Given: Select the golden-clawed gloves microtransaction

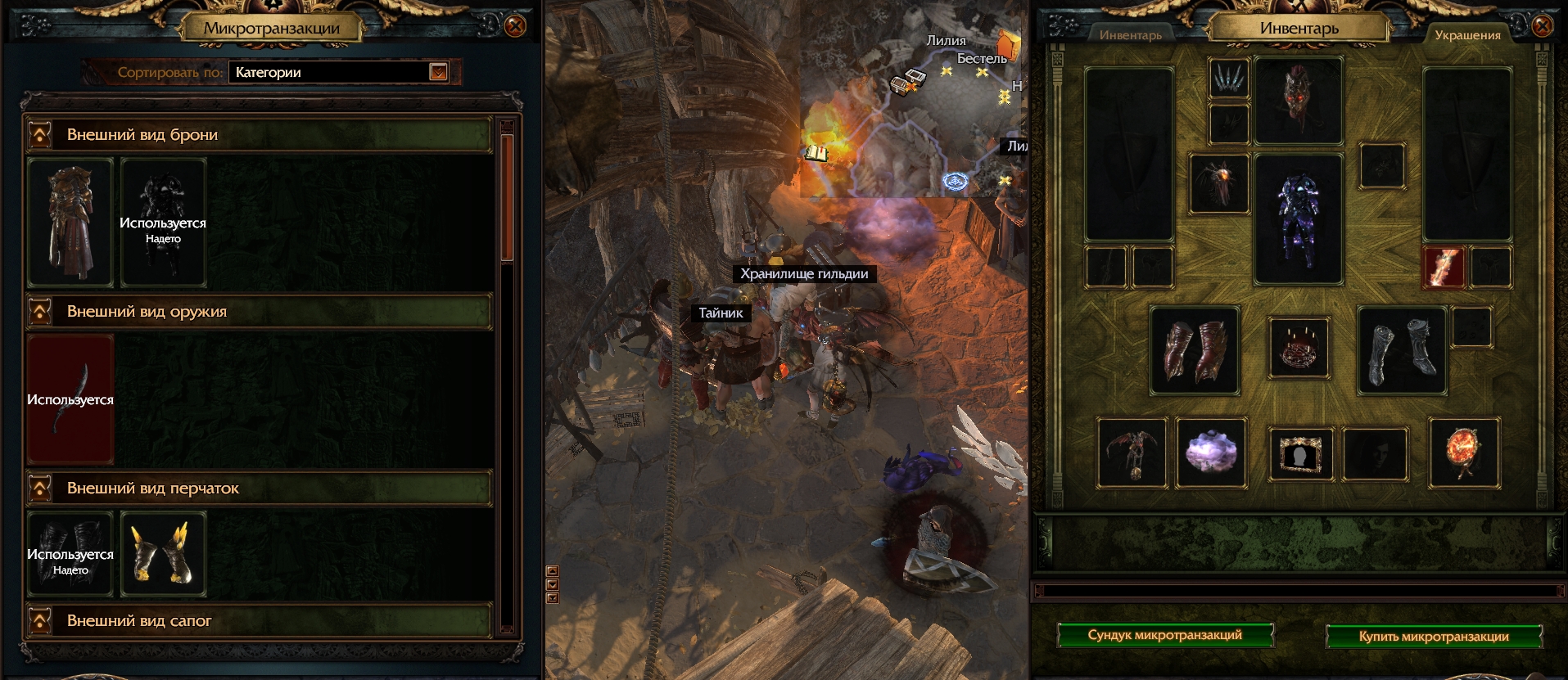Looking at the screenshot, I should [x=163, y=553].
